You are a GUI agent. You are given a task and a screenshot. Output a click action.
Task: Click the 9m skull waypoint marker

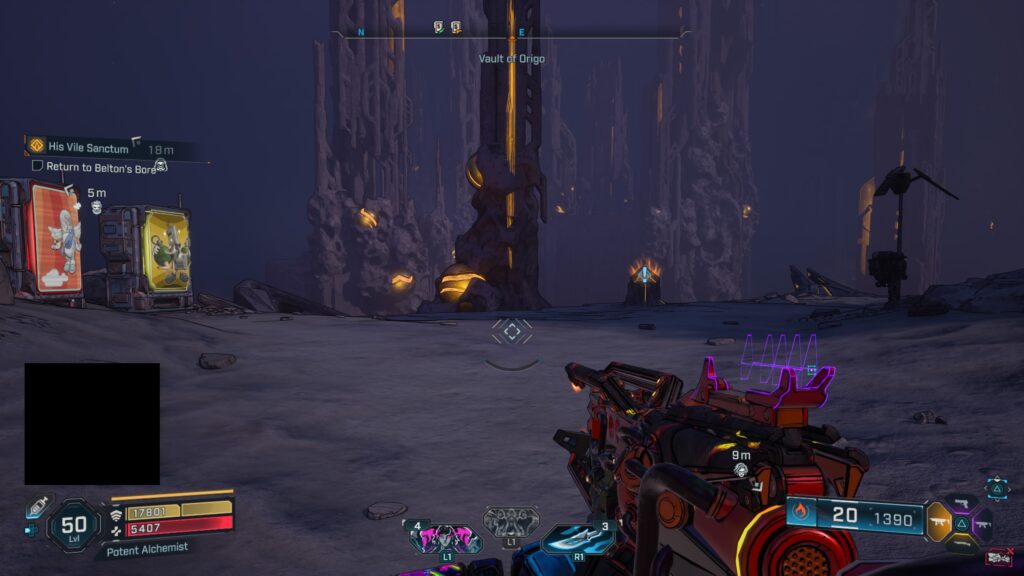coord(741,469)
